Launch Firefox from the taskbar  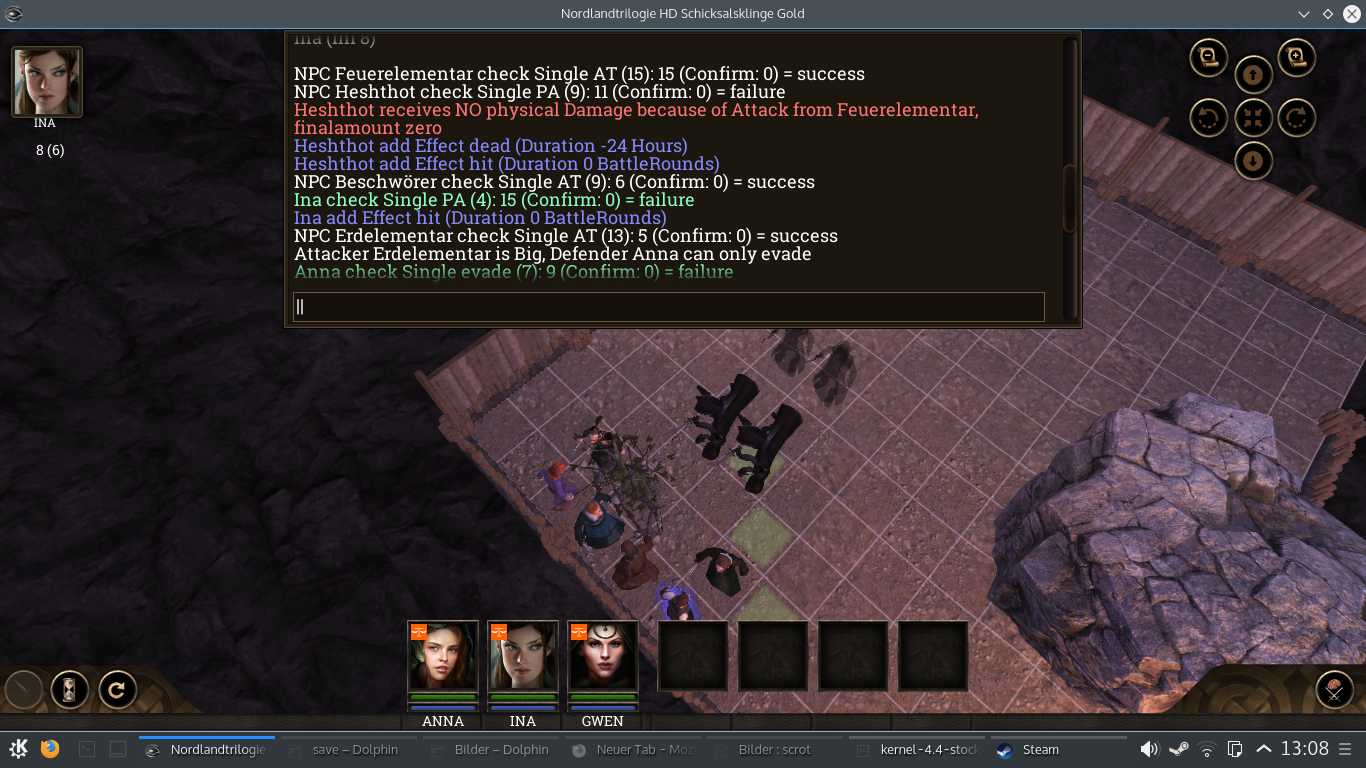(x=49, y=748)
